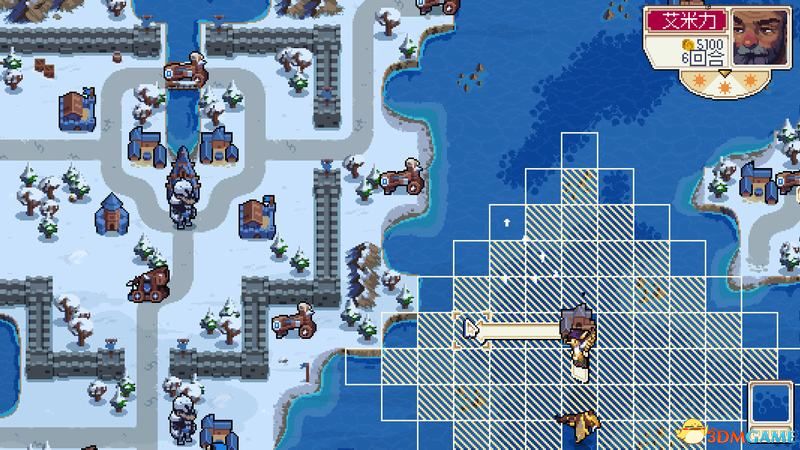Viewport: 800px width, 450px height.
Task: Confirm move to the bracketed cursor tile
Action: click(468, 330)
